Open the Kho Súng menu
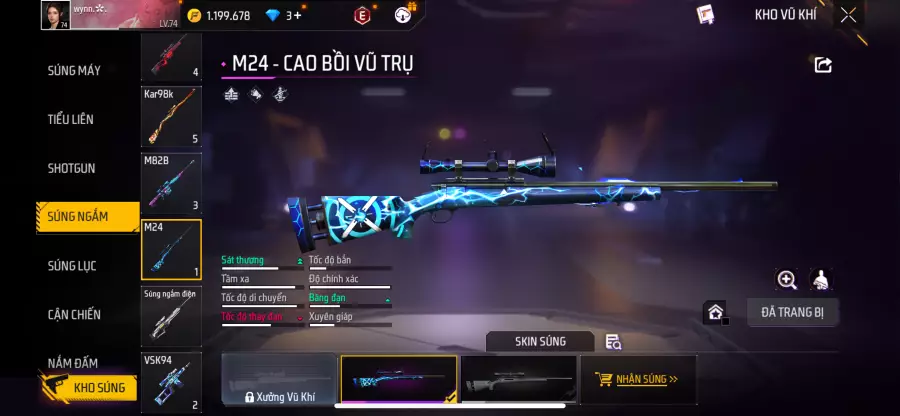Viewport: 900px width, 416px height. [88, 387]
